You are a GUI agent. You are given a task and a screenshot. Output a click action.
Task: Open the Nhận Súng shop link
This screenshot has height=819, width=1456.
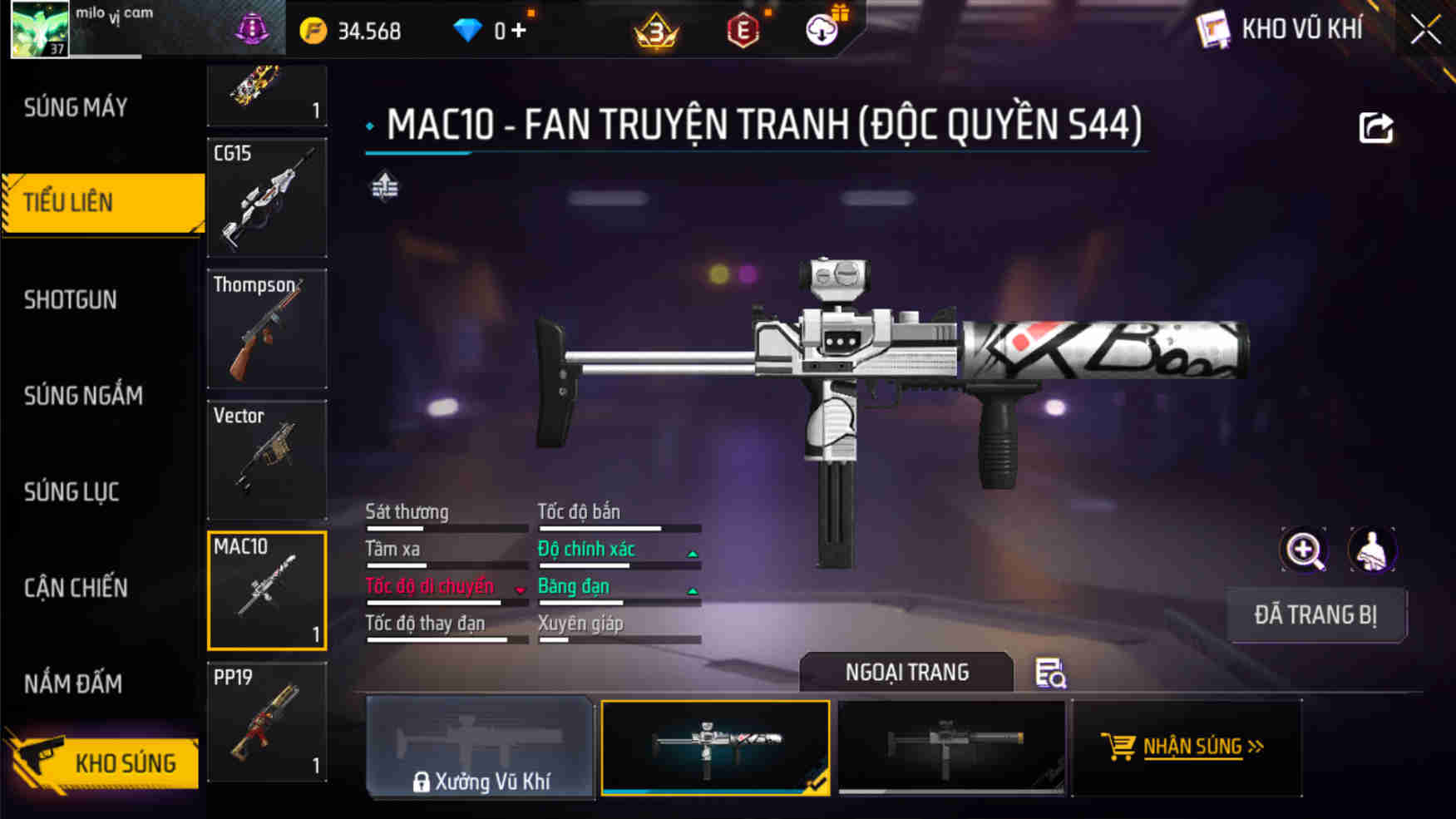[1186, 747]
